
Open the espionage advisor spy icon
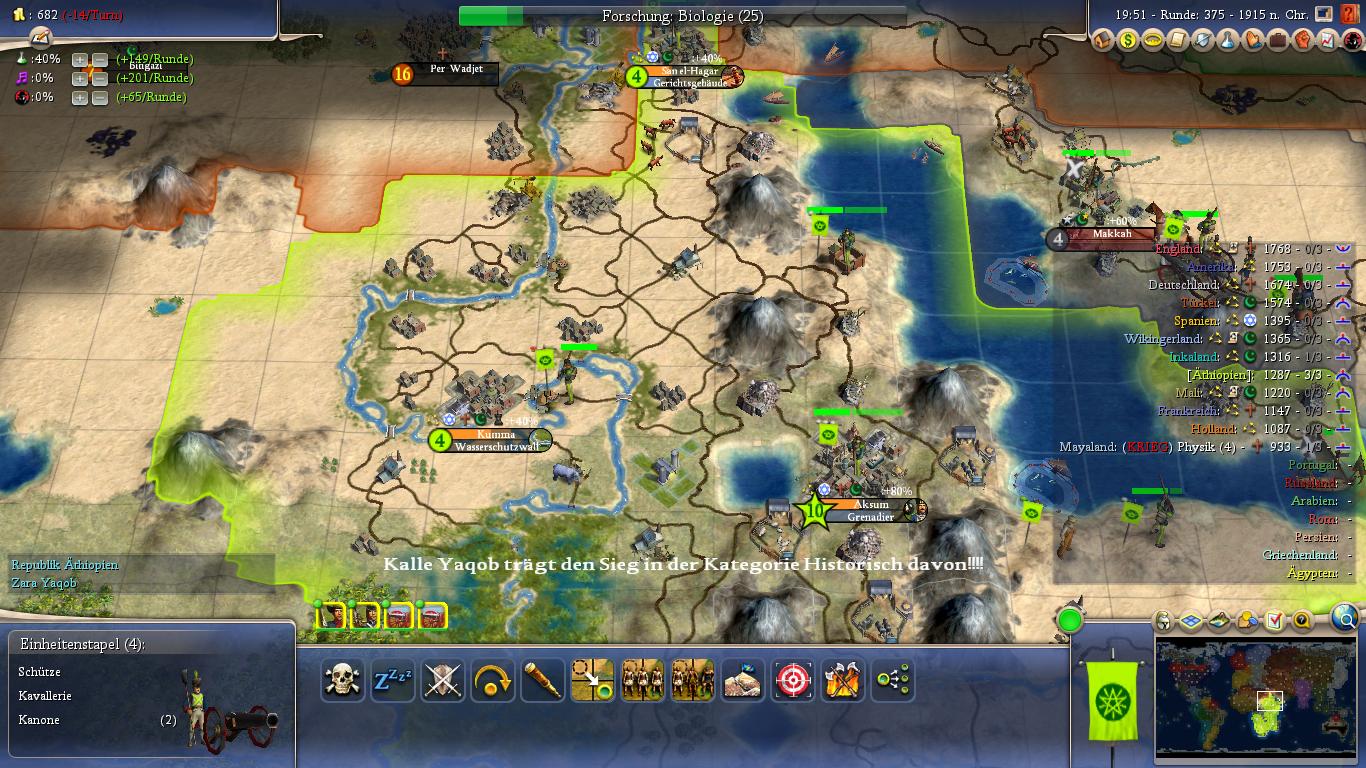tap(1351, 41)
